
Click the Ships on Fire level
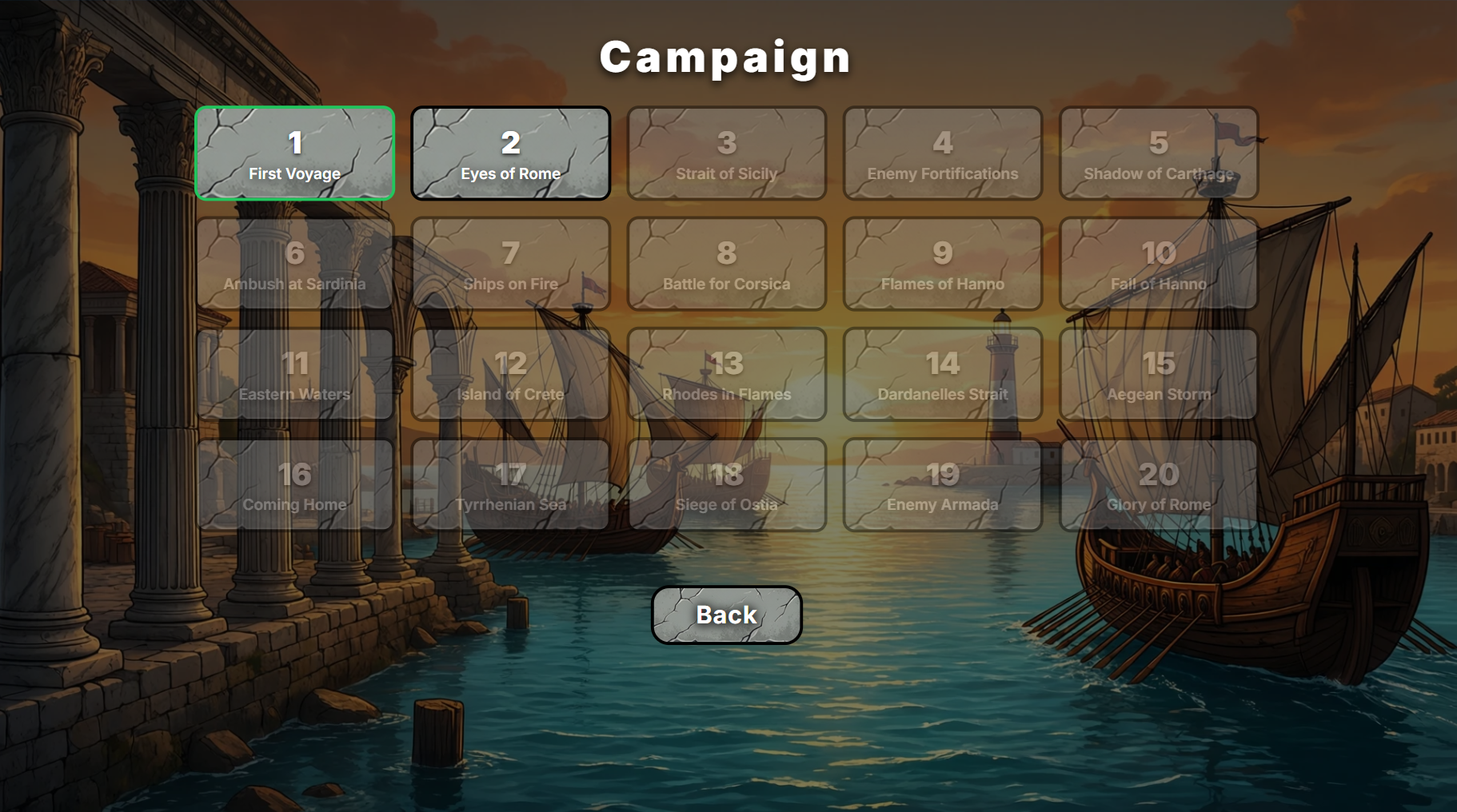(x=511, y=264)
